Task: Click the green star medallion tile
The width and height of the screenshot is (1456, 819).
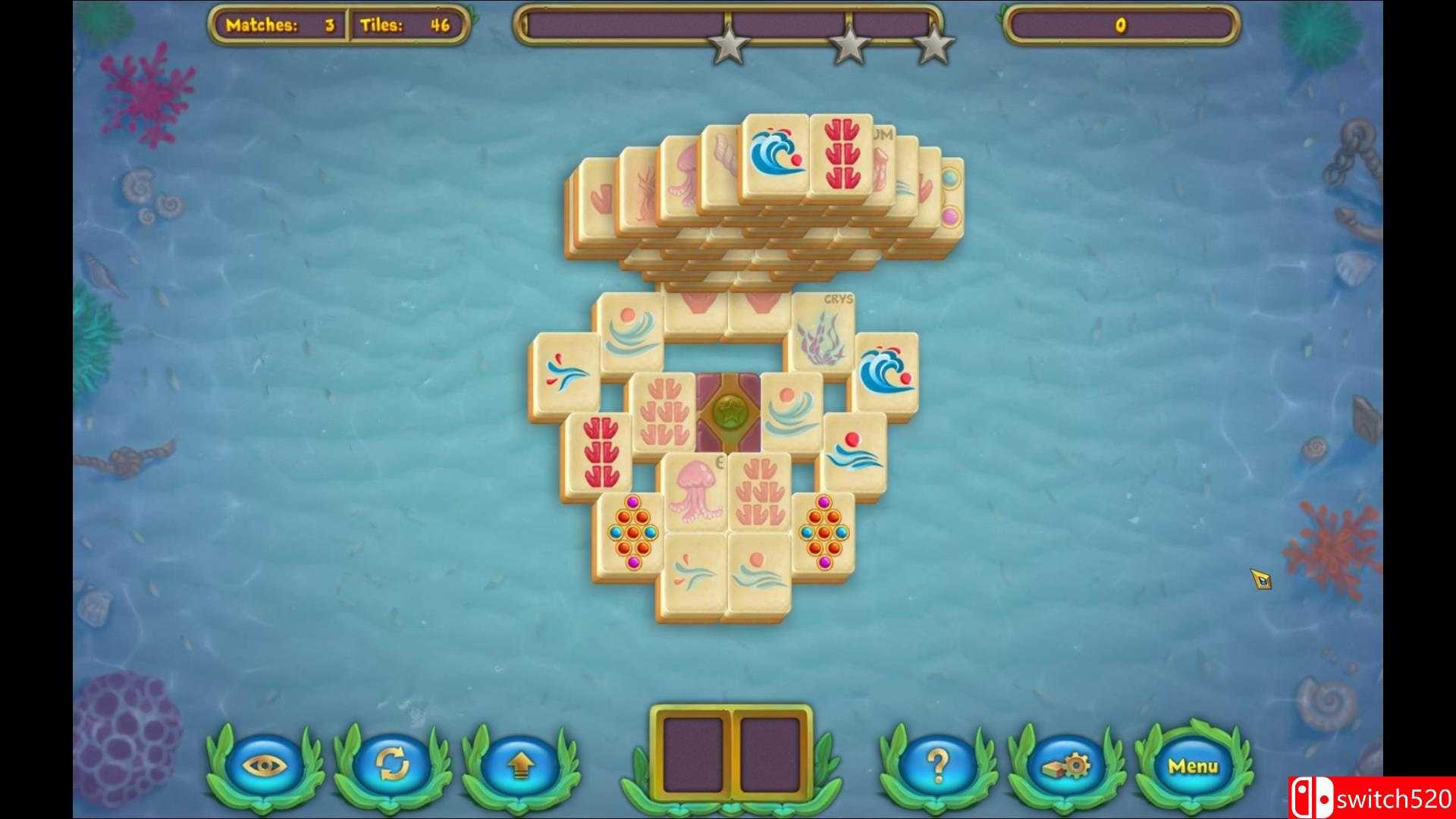Action: [730, 412]
